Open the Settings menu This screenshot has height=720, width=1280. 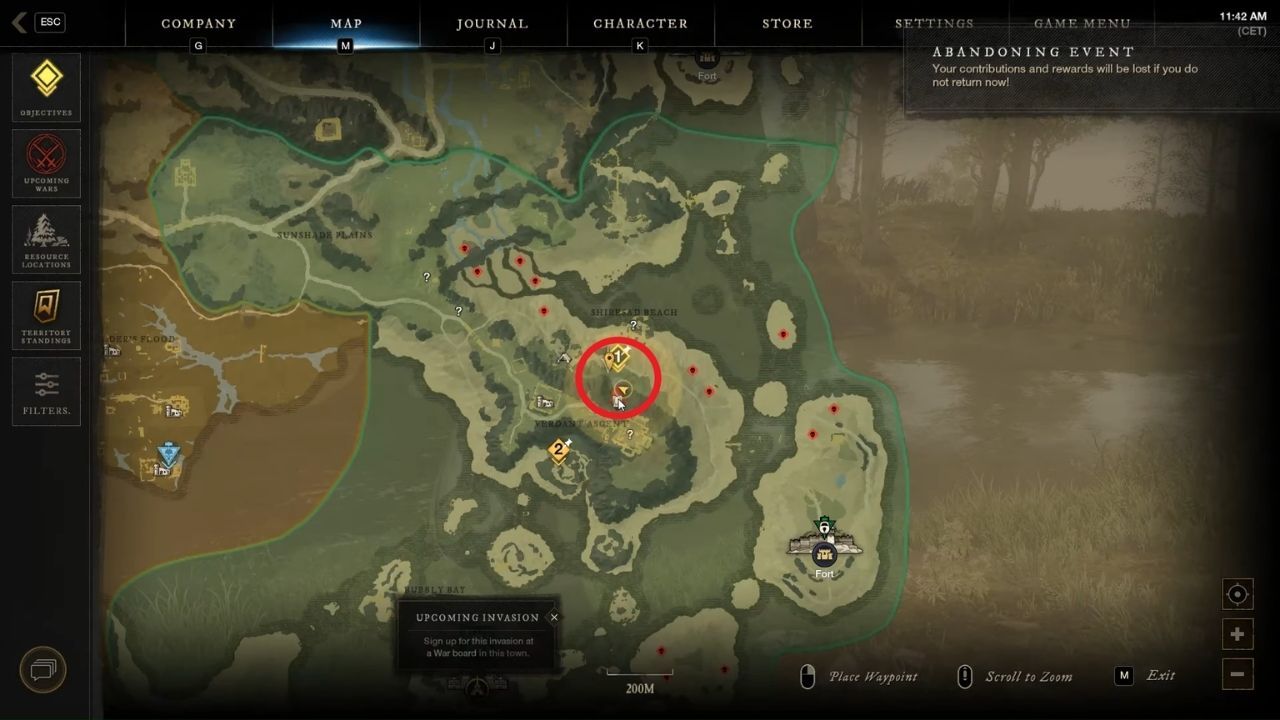(934, 23)
